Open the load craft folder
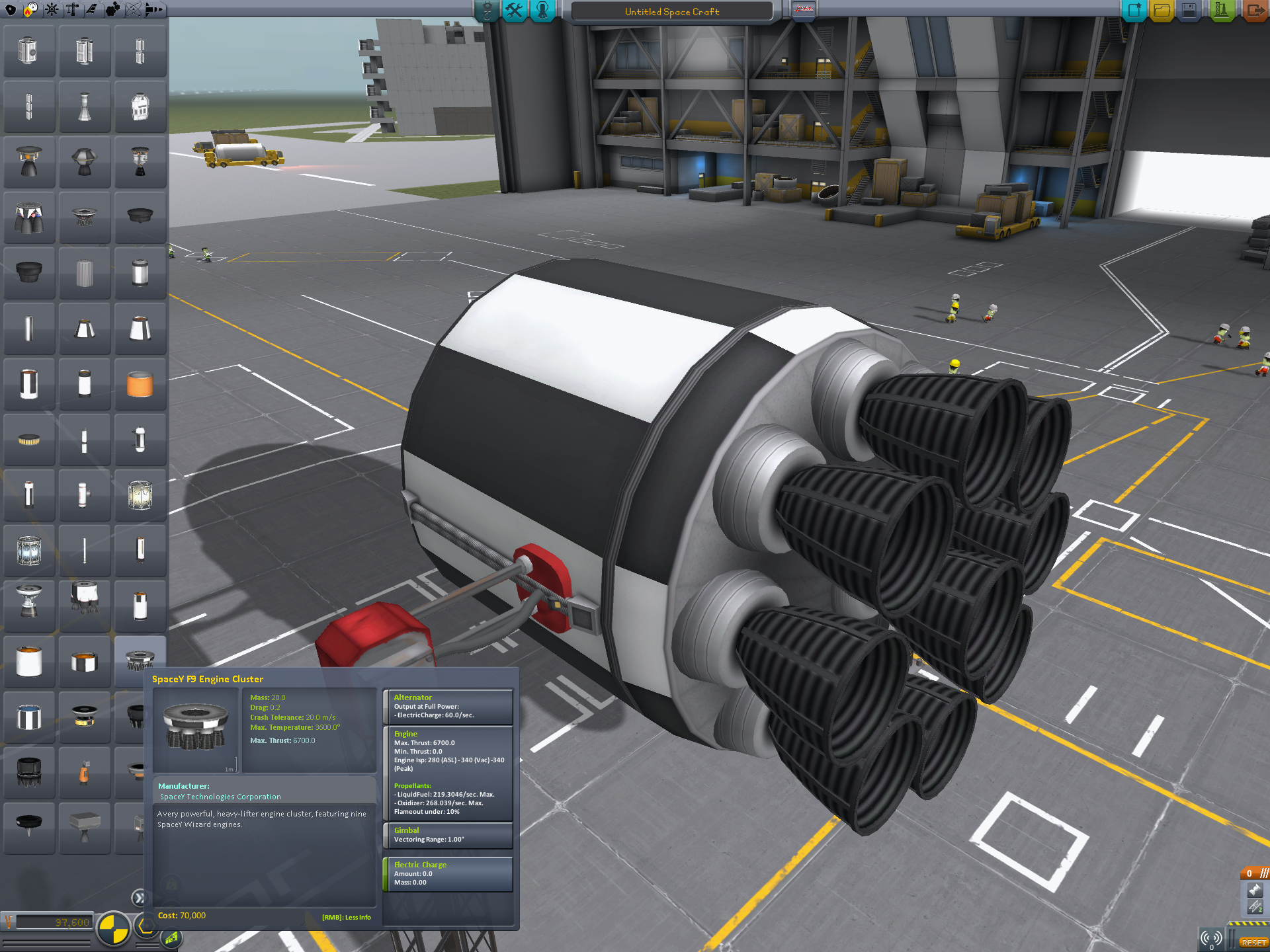This screenshot has width=1270, height=952. pos(1162,11)
